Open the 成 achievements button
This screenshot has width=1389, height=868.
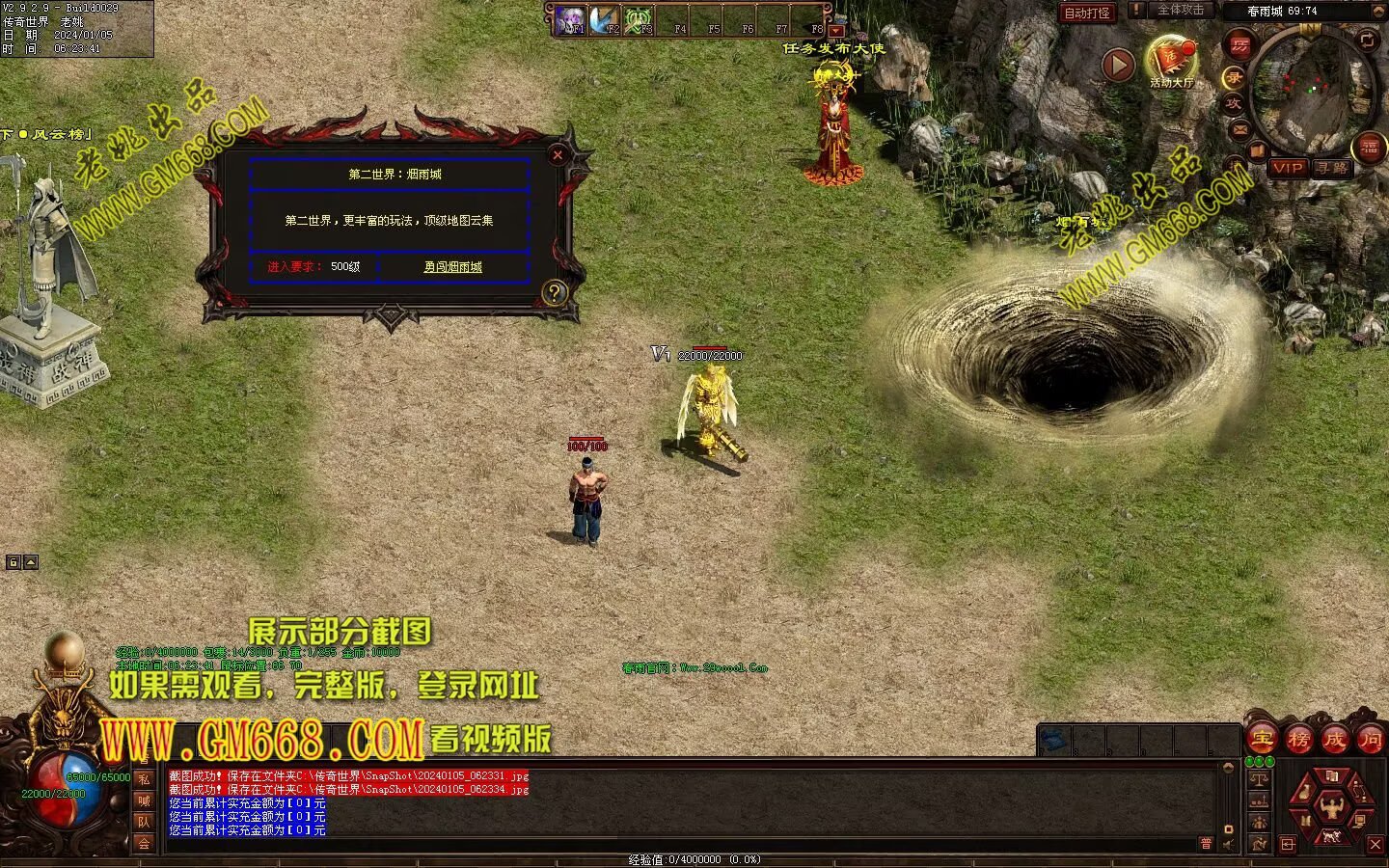[1335, 740]
